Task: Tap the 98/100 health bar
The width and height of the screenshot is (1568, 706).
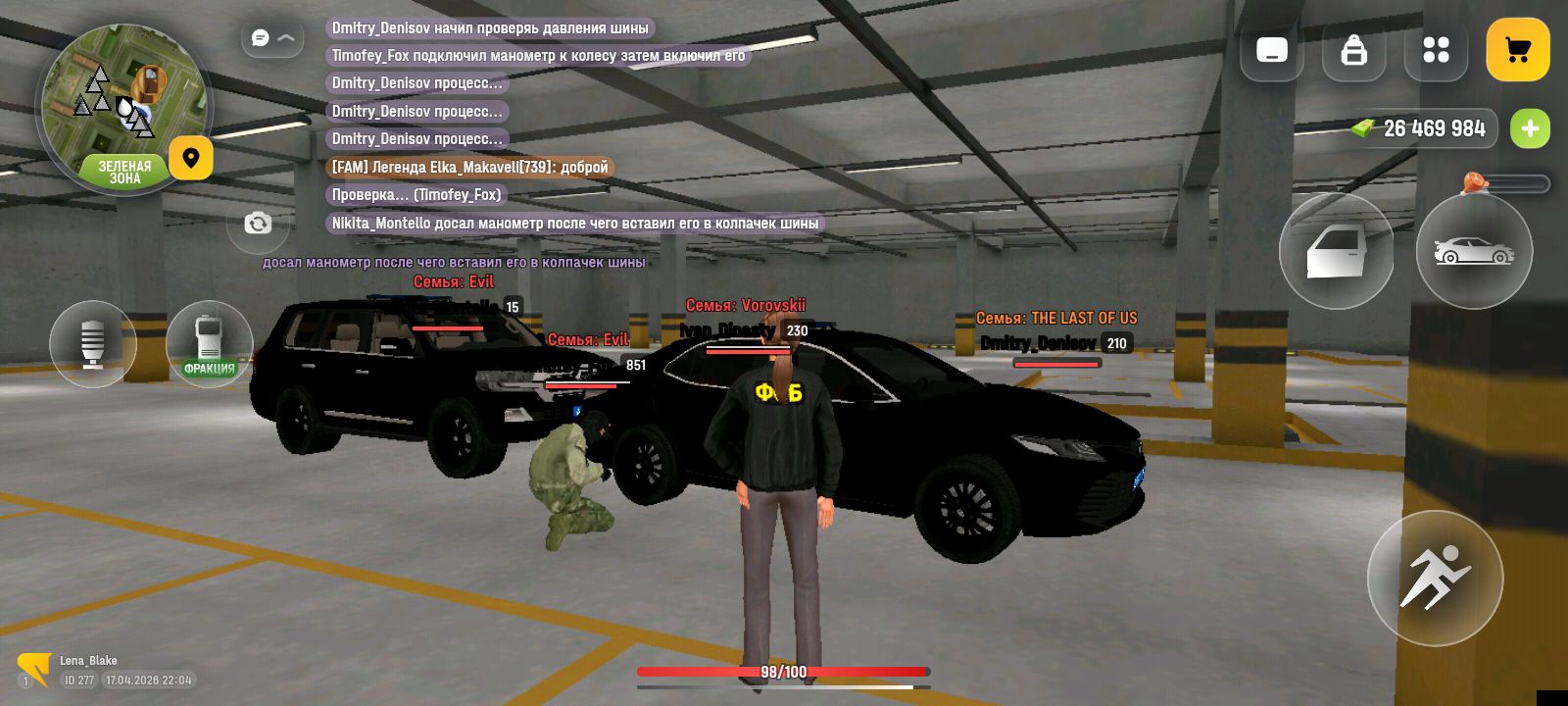Action: pos(784,672)
